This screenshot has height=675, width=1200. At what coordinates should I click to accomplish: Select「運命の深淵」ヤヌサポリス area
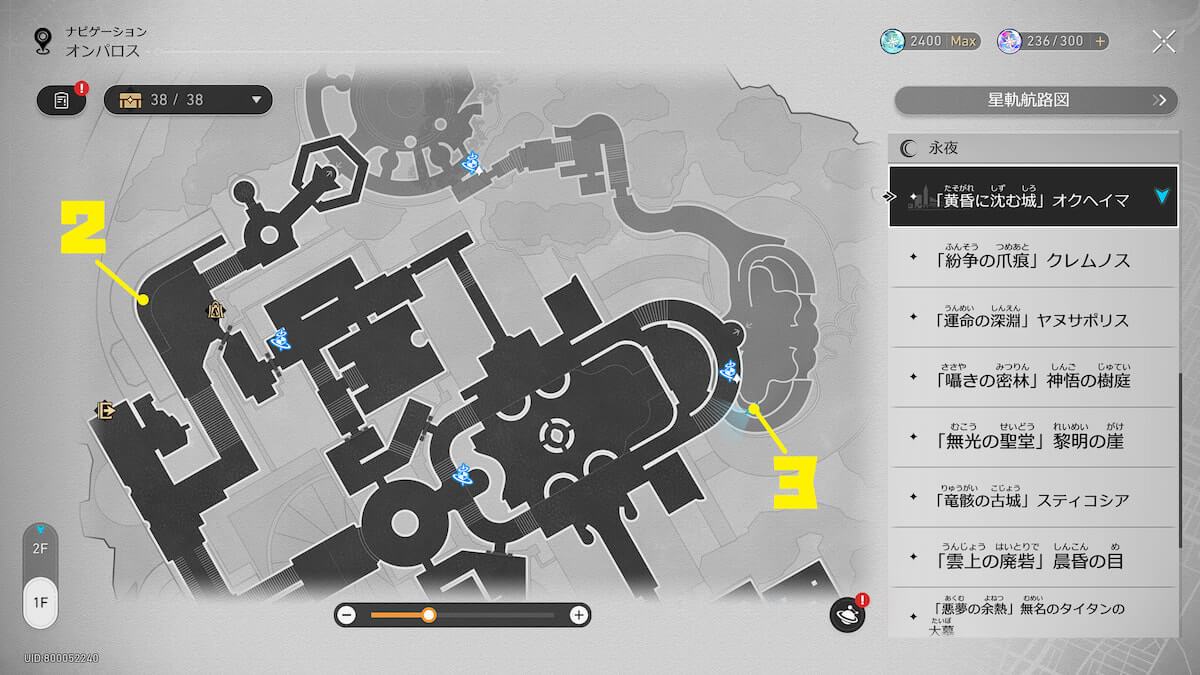[x=1034, y=319]
